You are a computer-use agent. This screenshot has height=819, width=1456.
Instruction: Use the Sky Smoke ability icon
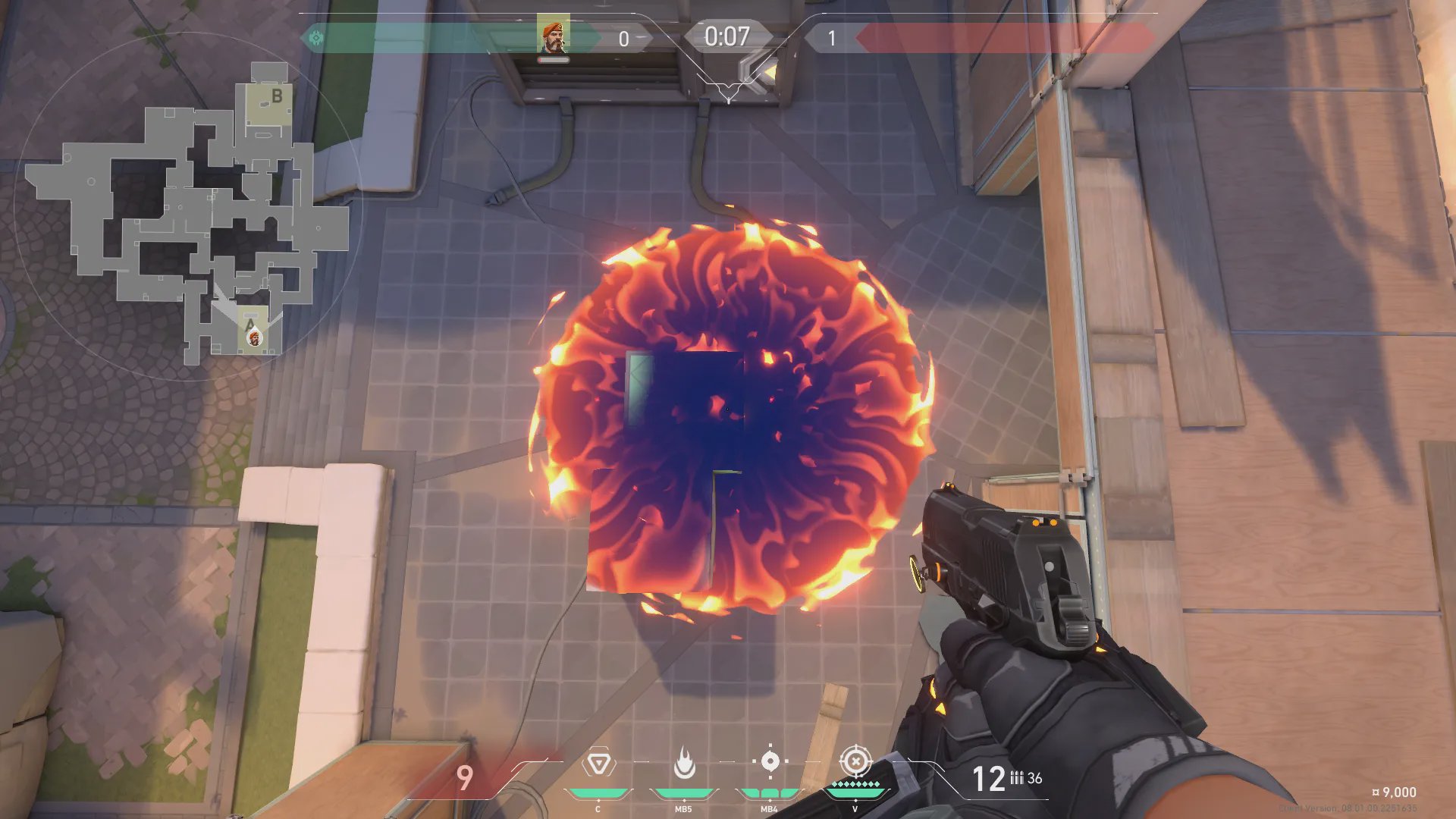pos(770,761)
